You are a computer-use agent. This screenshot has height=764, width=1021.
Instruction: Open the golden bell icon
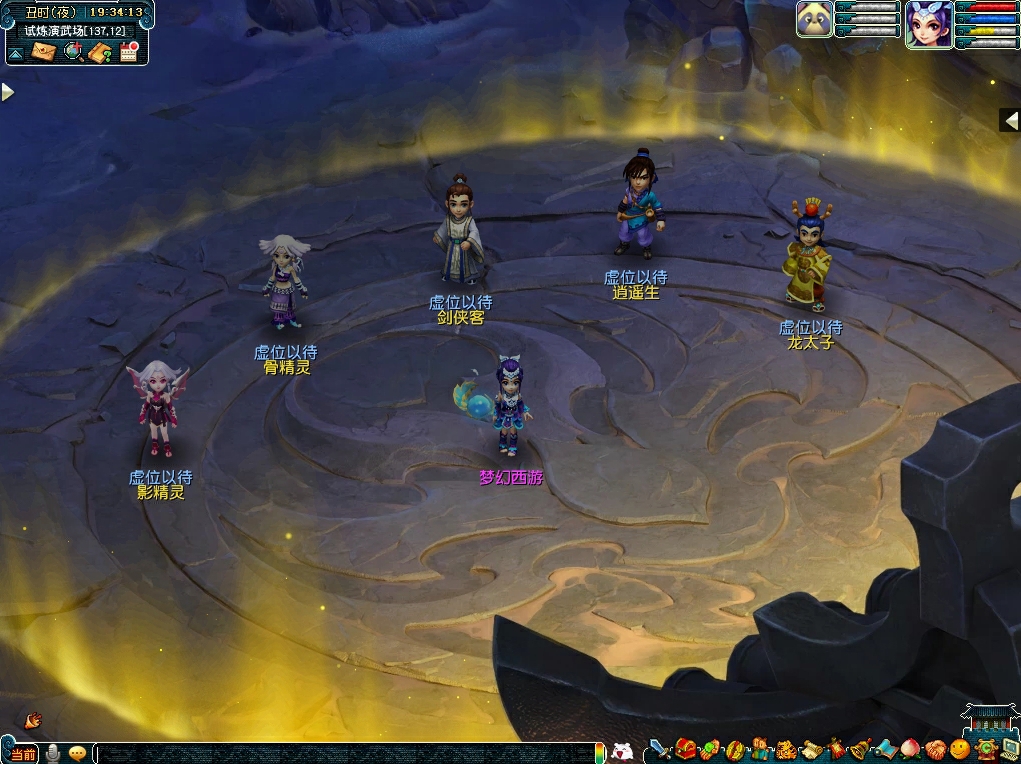click(x=860, y=750)
